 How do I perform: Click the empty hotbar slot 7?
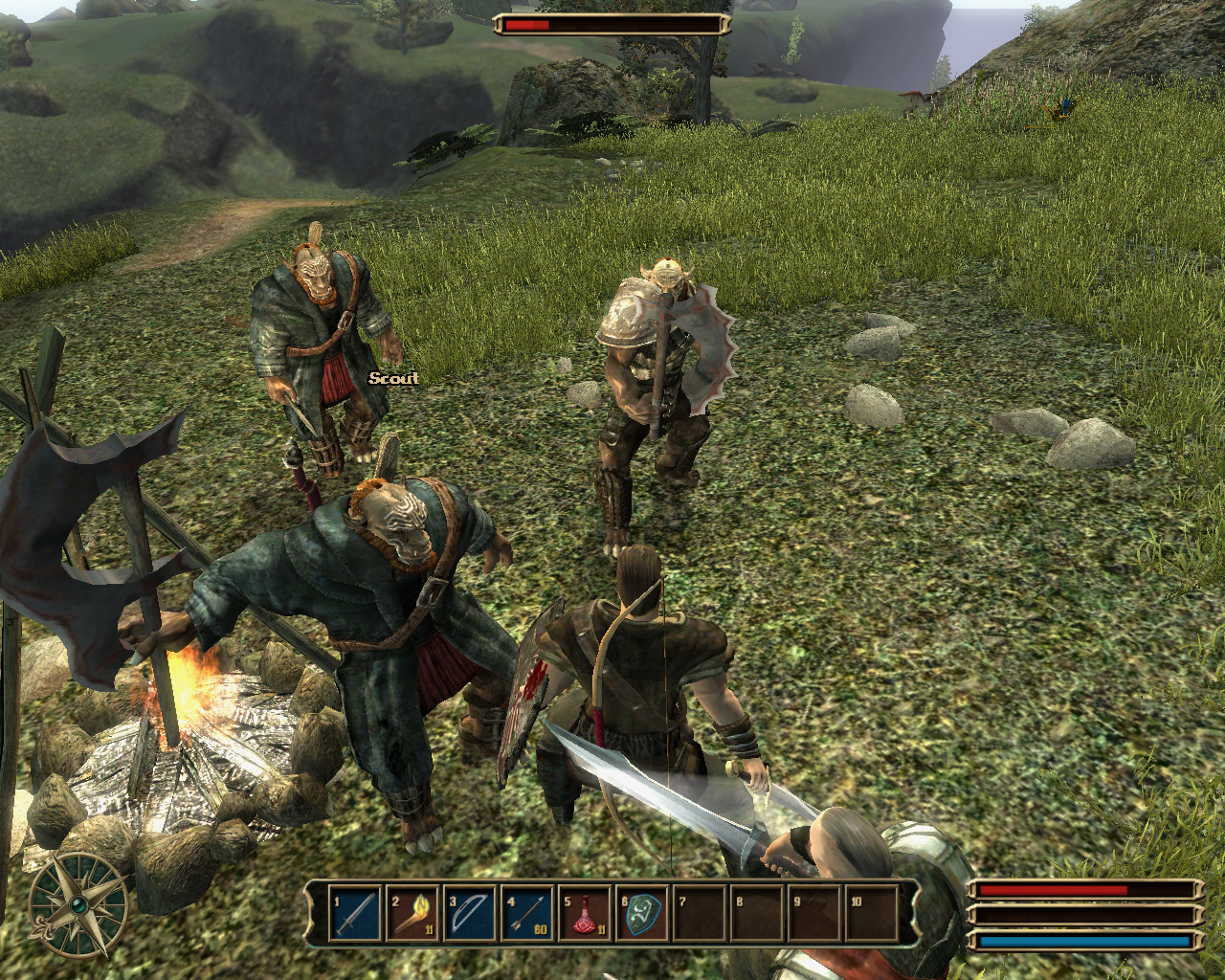[700, 914]
